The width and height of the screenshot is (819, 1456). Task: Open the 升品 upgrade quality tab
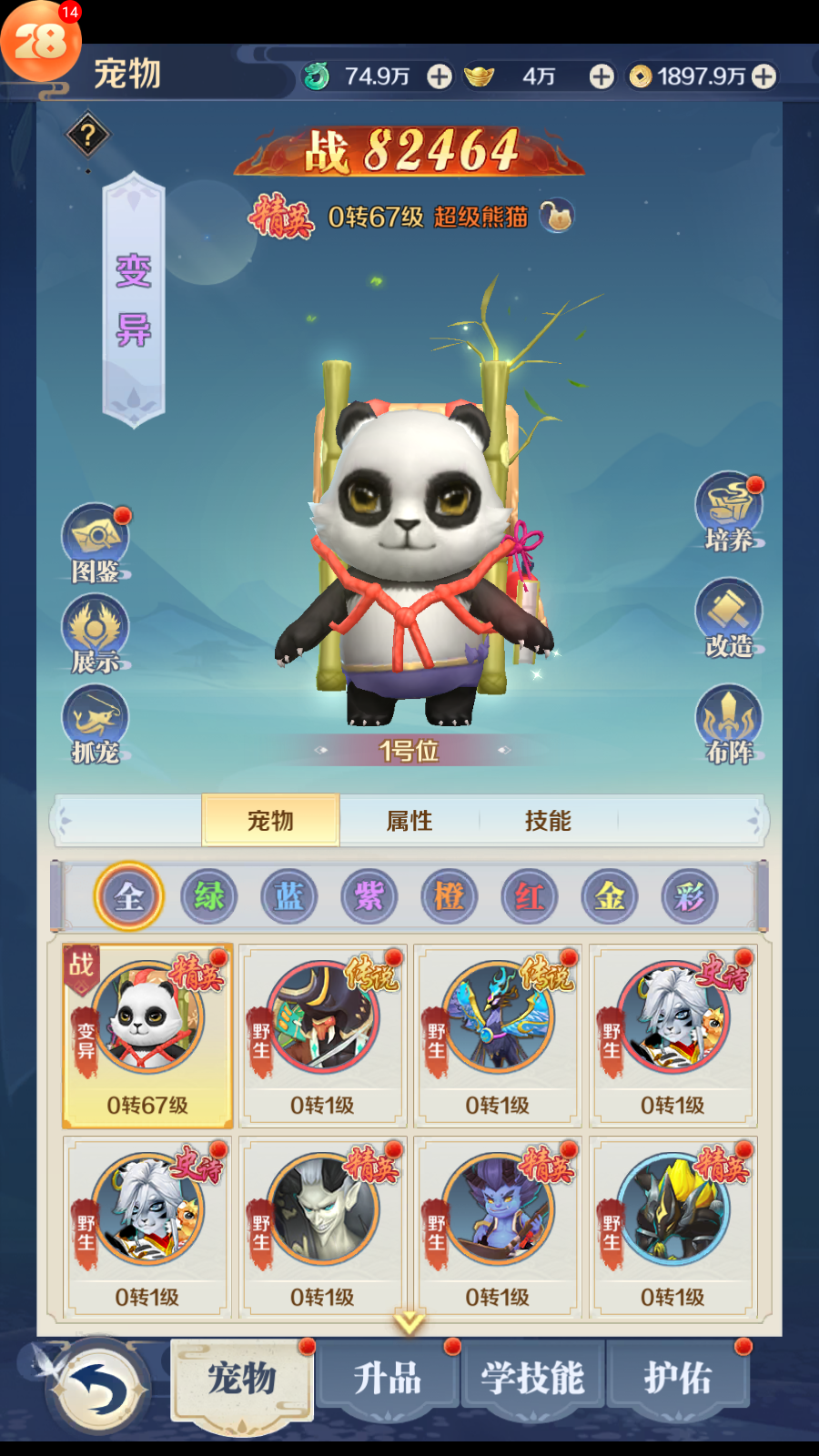coord(388,1378)
